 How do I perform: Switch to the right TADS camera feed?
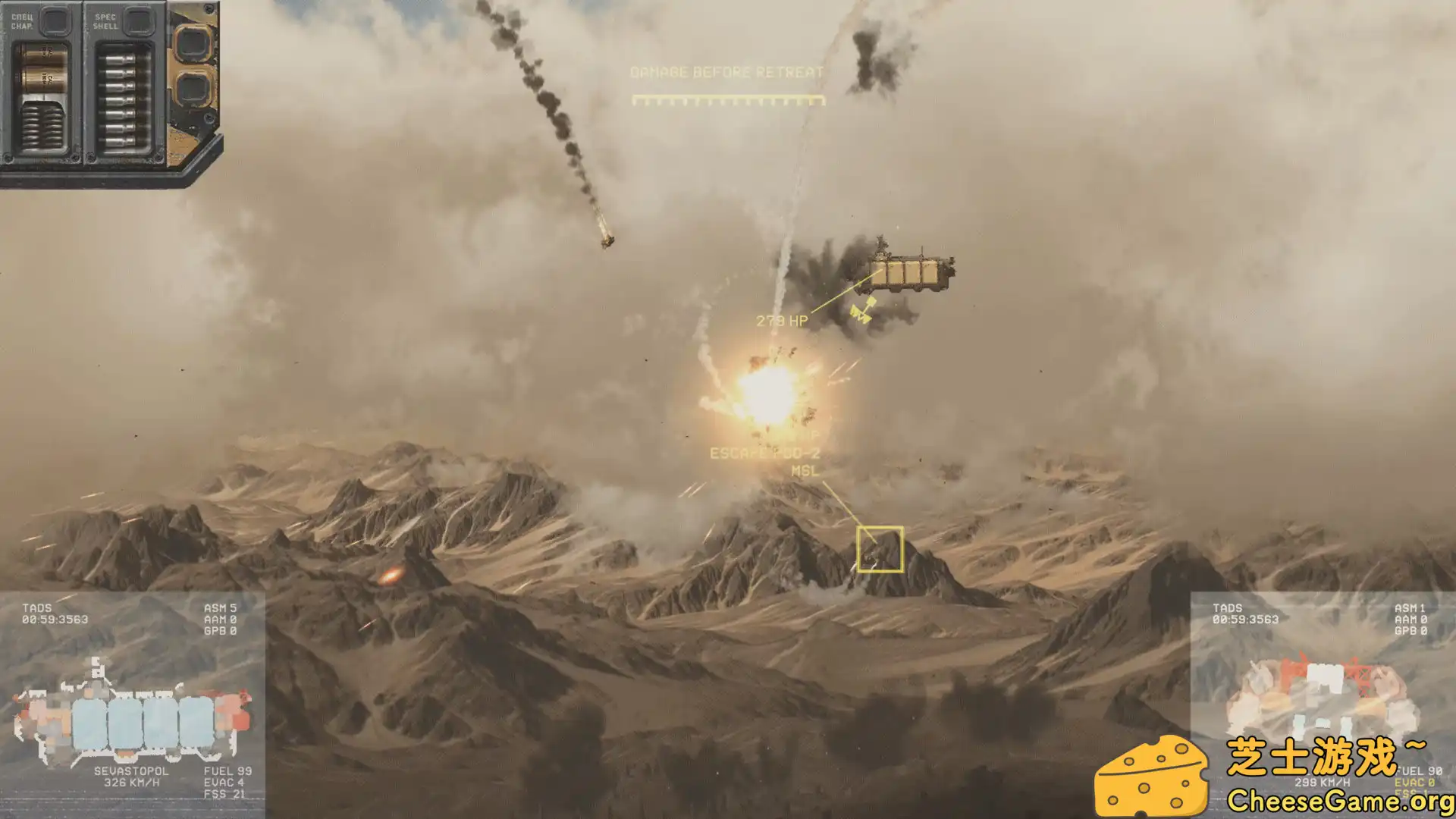pyautogui.click(x=1228, y=607)
